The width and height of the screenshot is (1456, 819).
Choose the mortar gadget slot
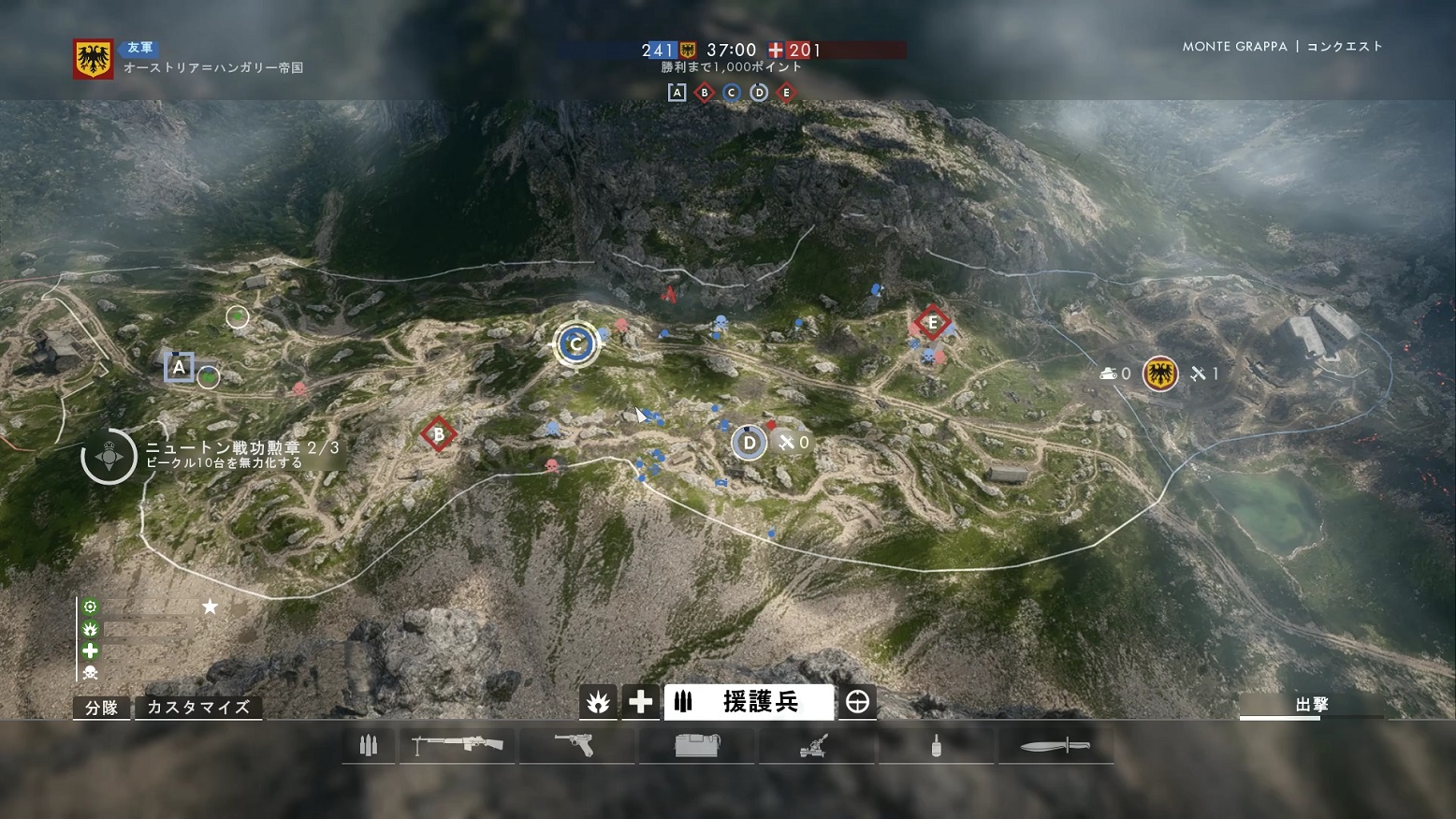[x=814, y=746]
